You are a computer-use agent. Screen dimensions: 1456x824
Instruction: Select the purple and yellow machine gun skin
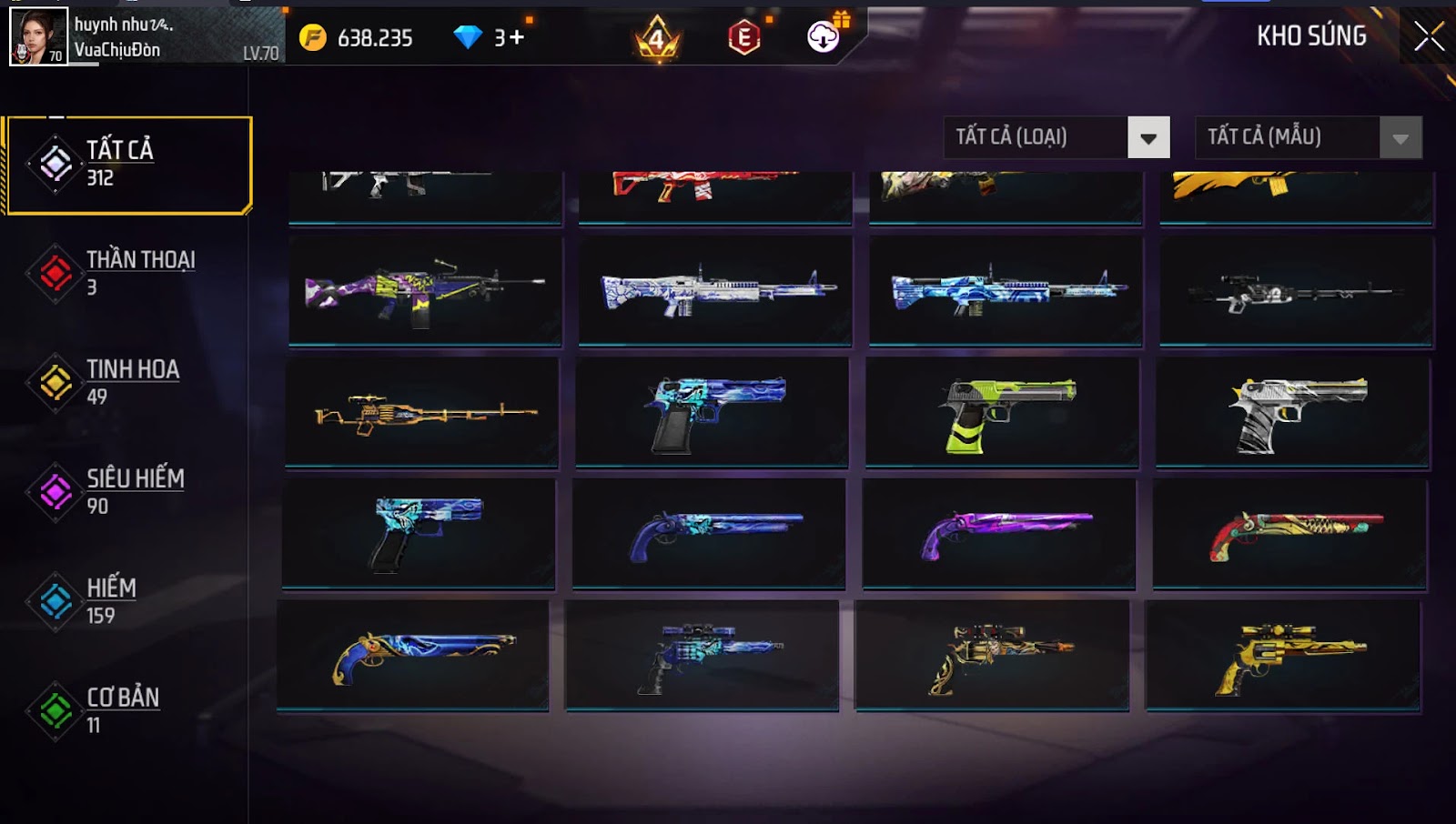425,291
